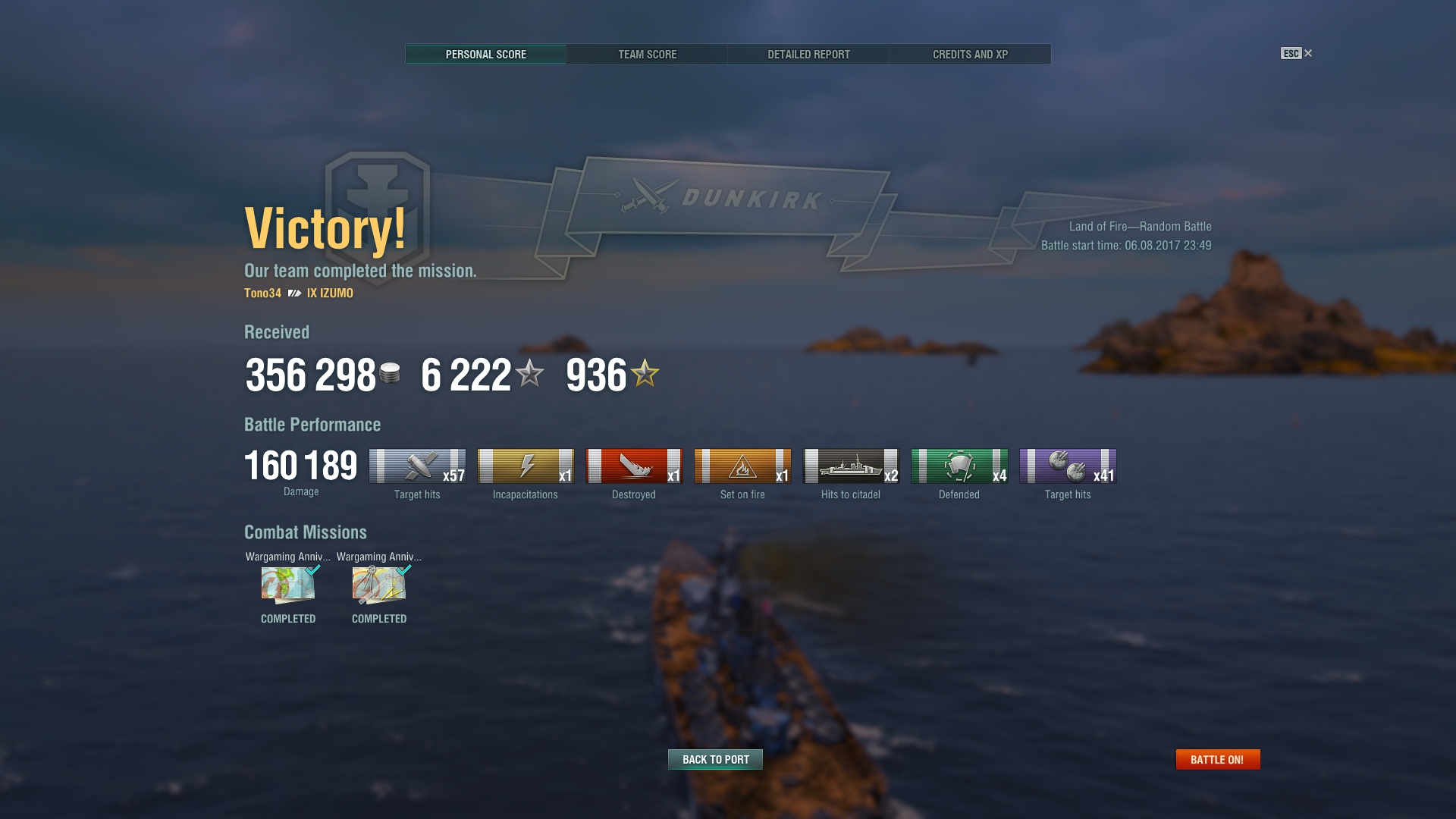Choose the Set on fire ribbon

[742, 466]
